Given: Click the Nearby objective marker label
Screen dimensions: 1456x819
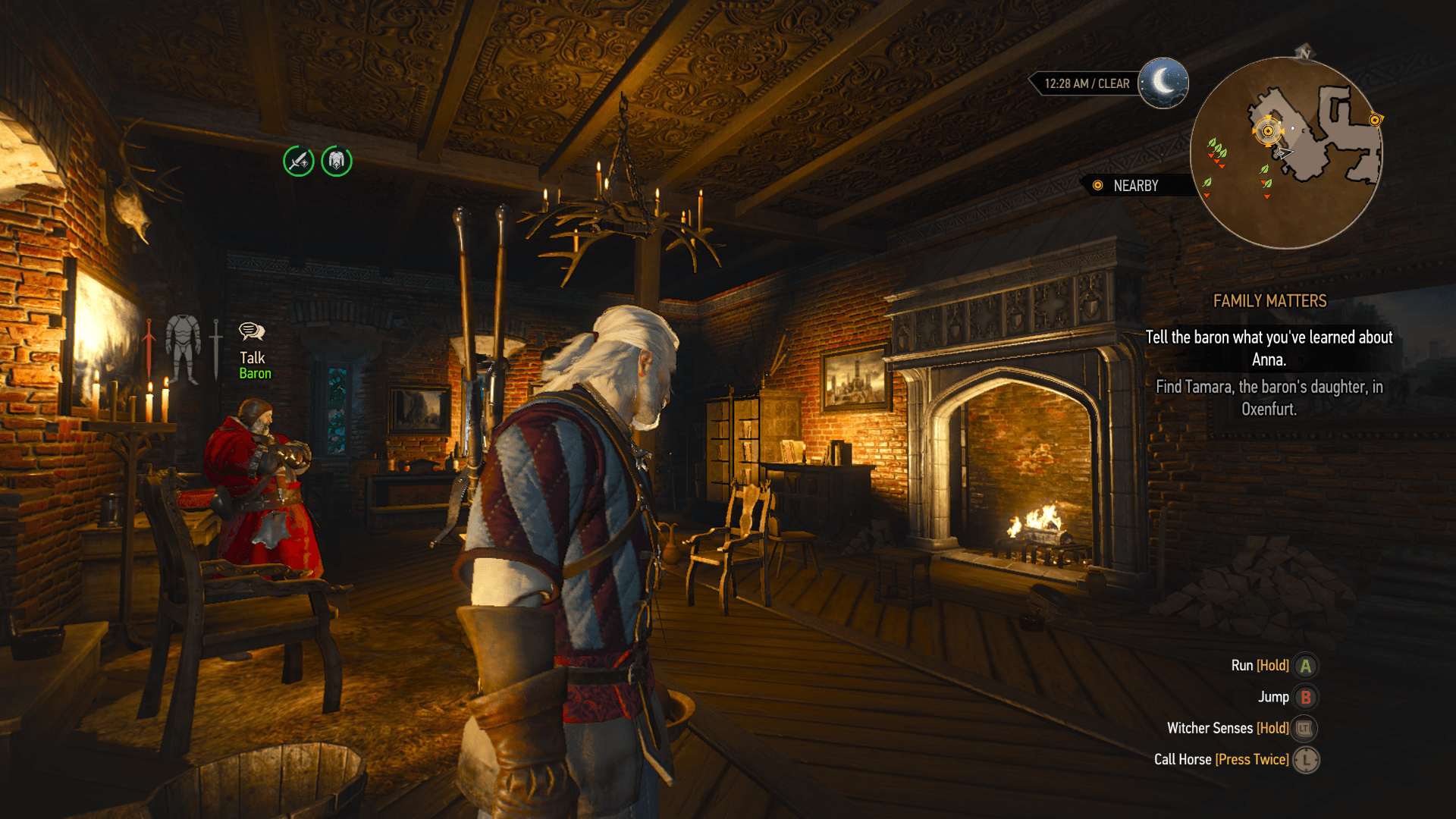Looking at the screenshot, I should [1134, 186].
